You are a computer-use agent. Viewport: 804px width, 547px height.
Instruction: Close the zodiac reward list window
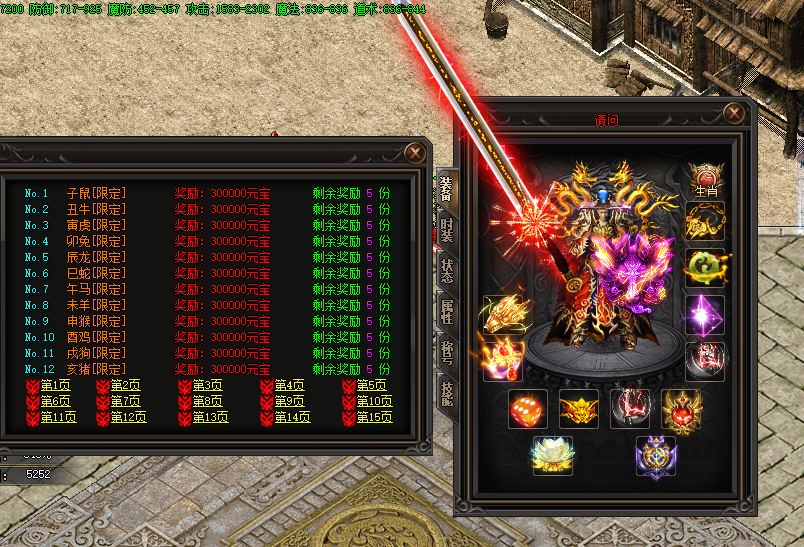point(414,152)
